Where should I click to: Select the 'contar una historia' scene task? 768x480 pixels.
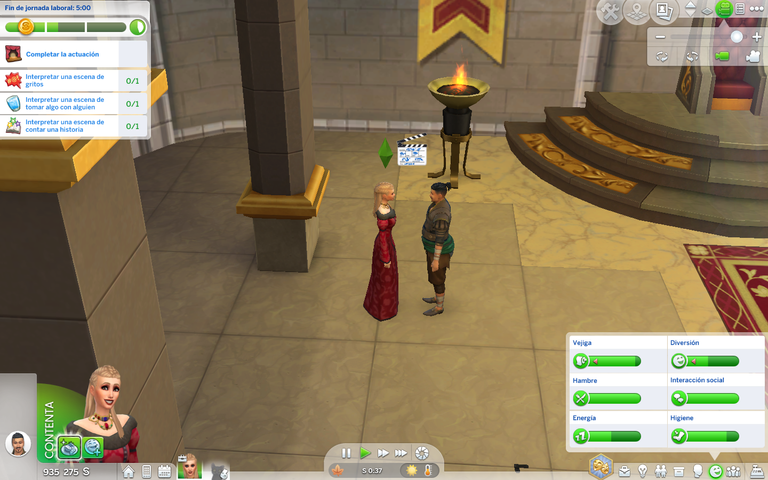click(x=64, y=126)
